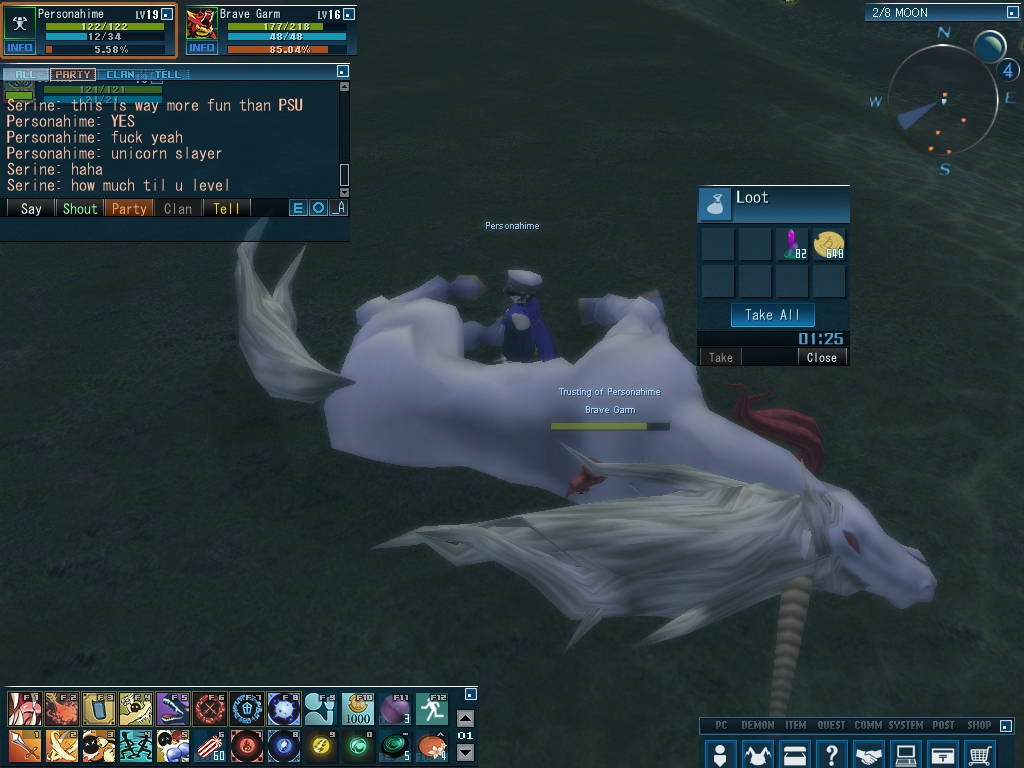
Task: Select the gold coin loot slot
Action: click(829, 244)
